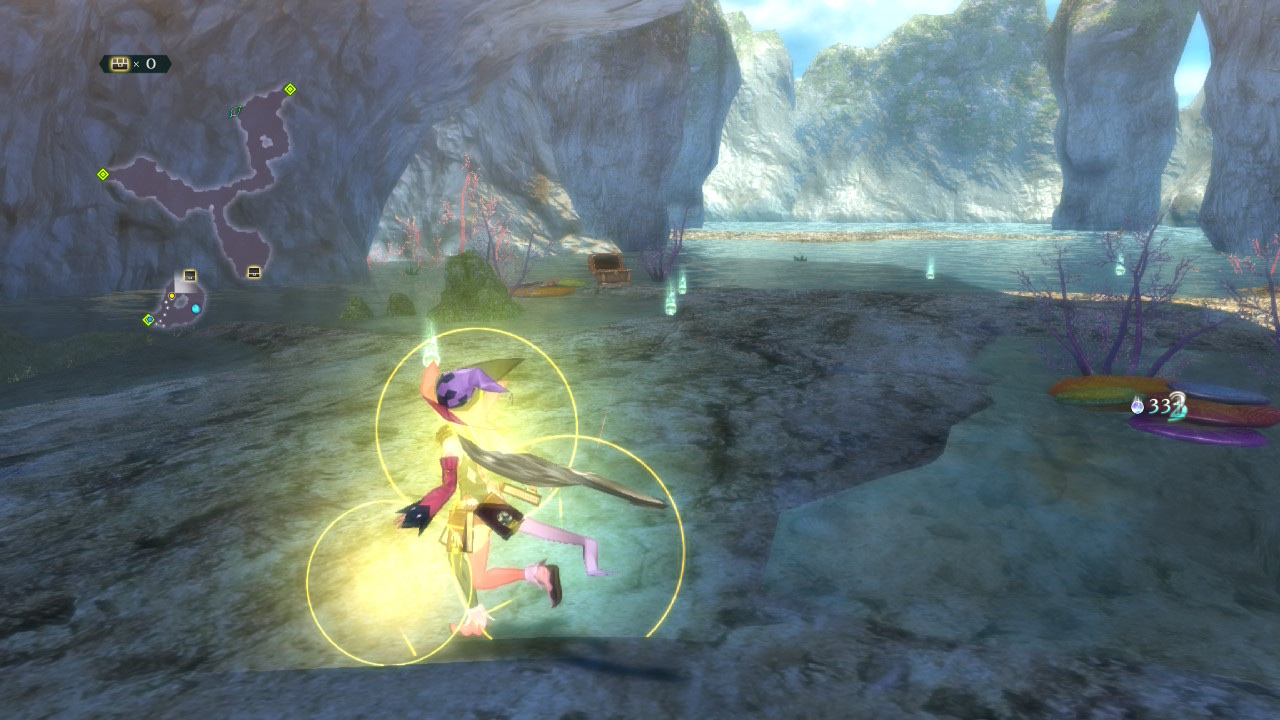Viewport: 1280px width, 720px height.
Task: Click the green leaf-shaped marker on the map
Action: [235, 111]
